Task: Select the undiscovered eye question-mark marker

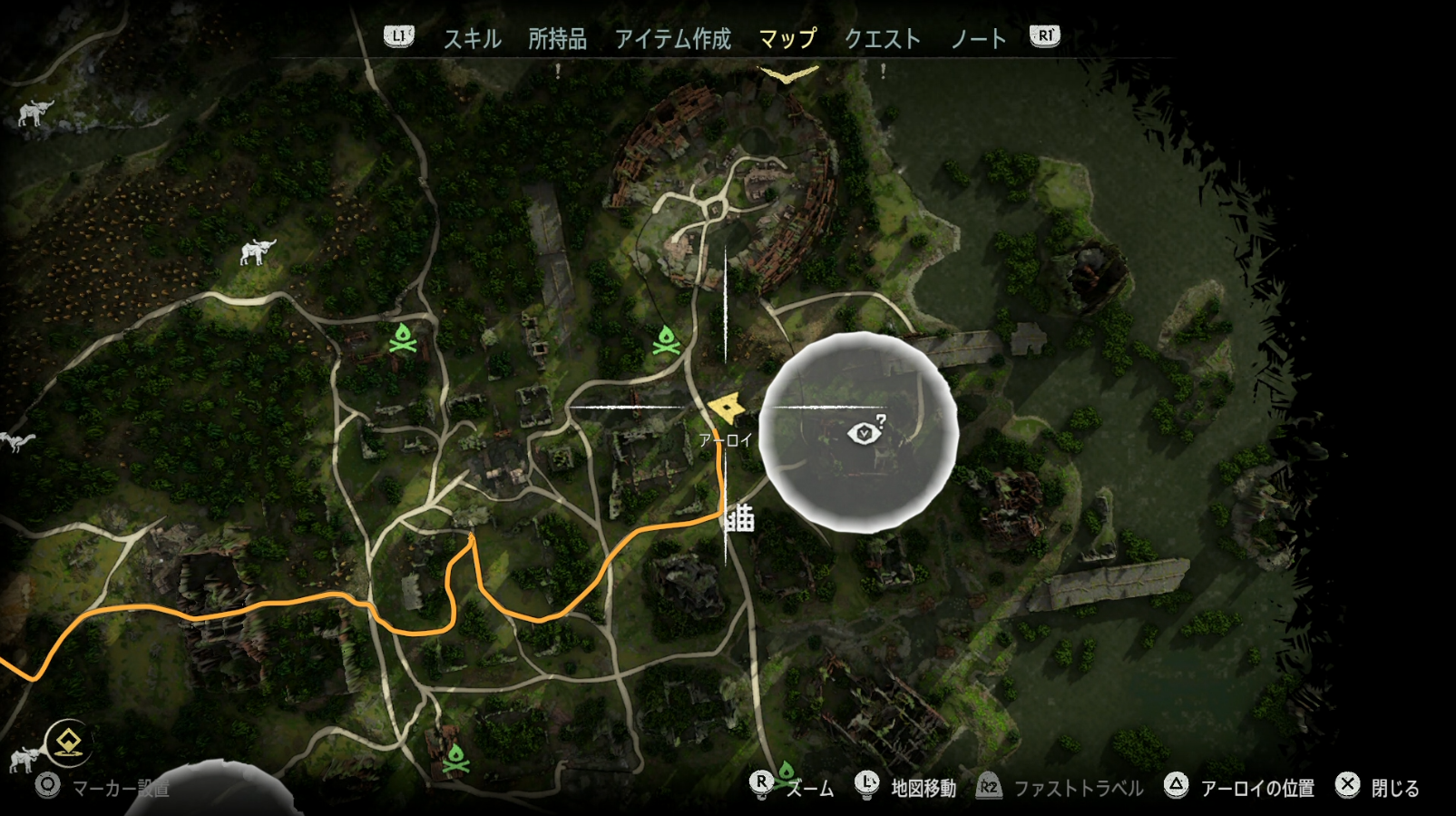Action: pos(865,432)
